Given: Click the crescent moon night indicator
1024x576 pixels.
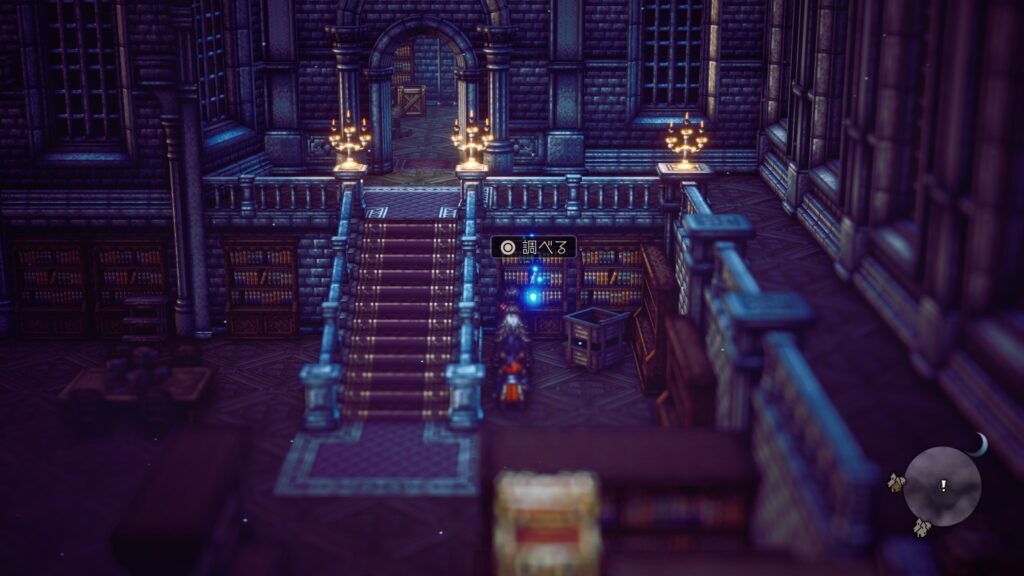Looking at the screenshot, I should click(x=977, y=445).
